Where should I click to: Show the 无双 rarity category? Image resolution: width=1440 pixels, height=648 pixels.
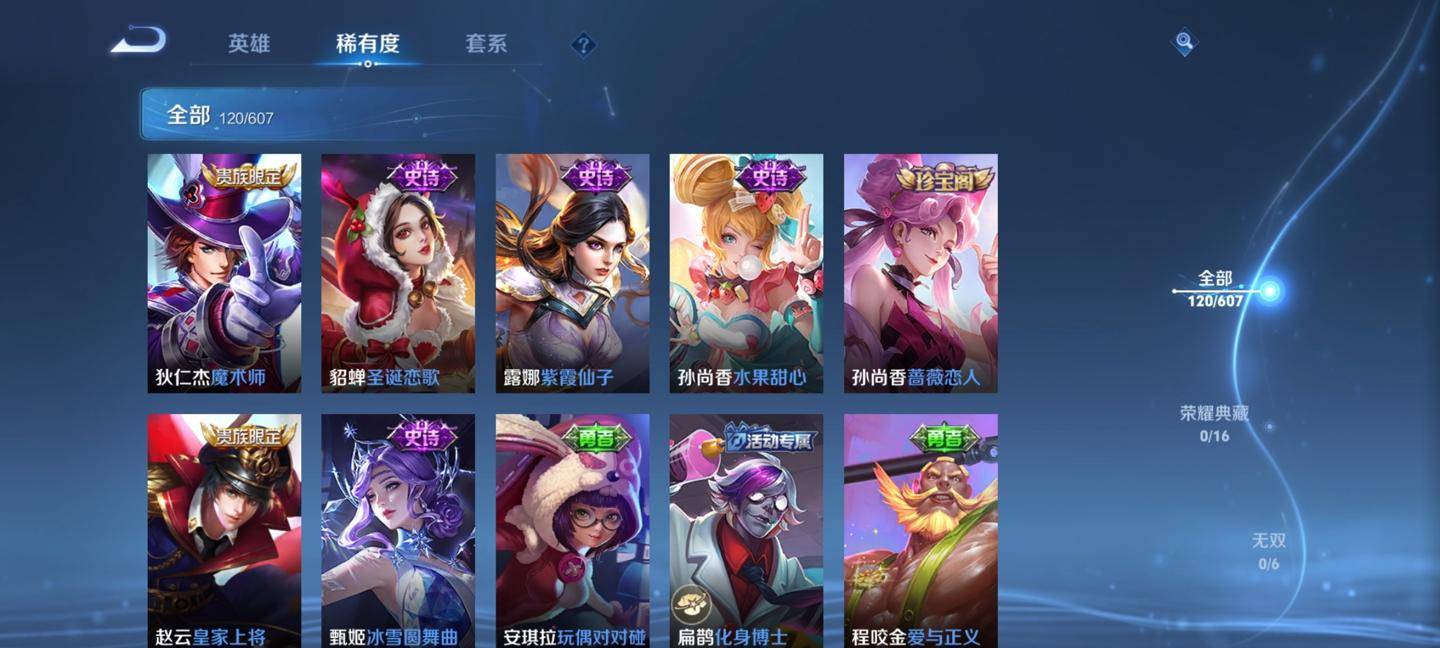1268,551
